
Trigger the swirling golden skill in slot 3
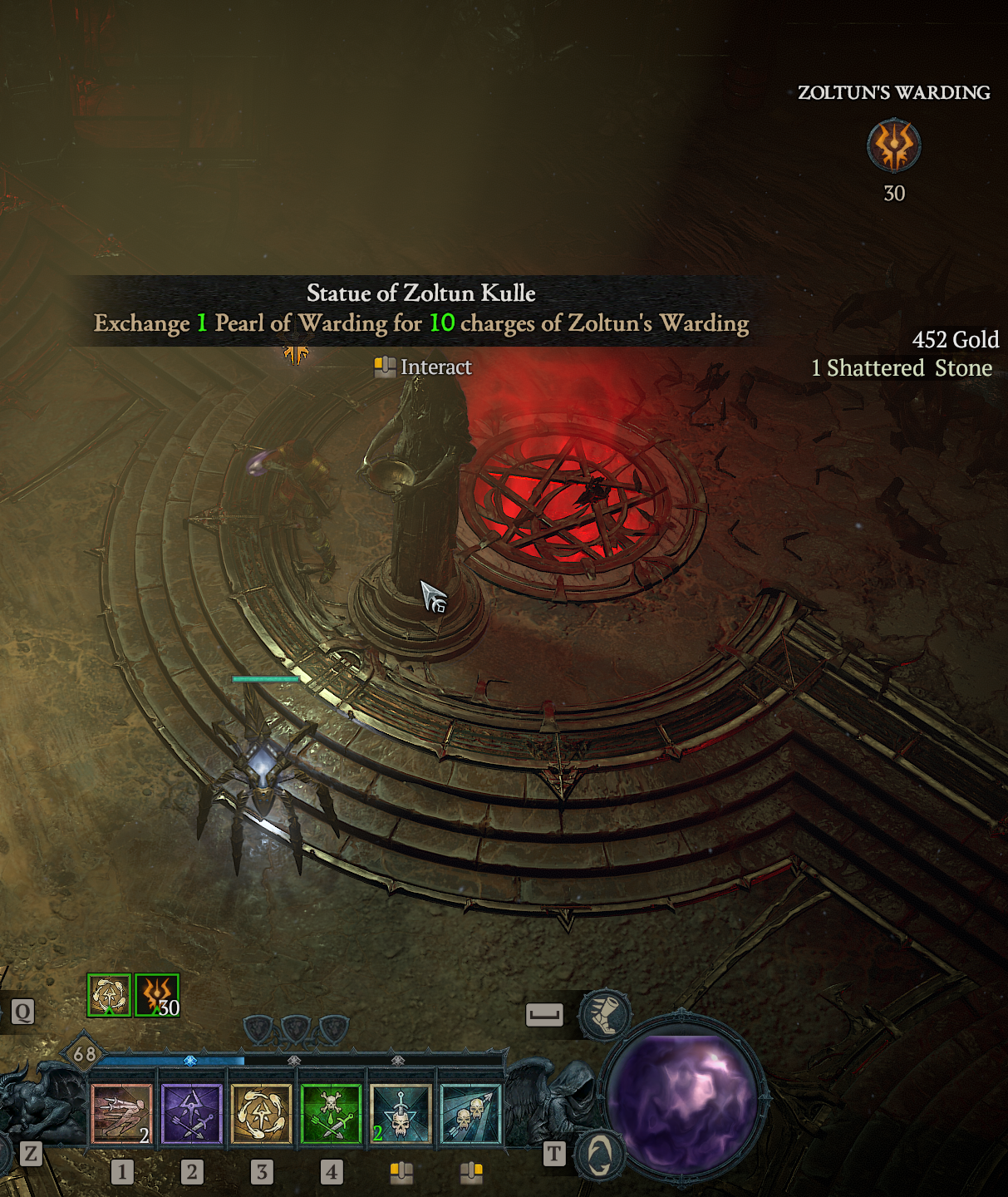point(261,1114)
